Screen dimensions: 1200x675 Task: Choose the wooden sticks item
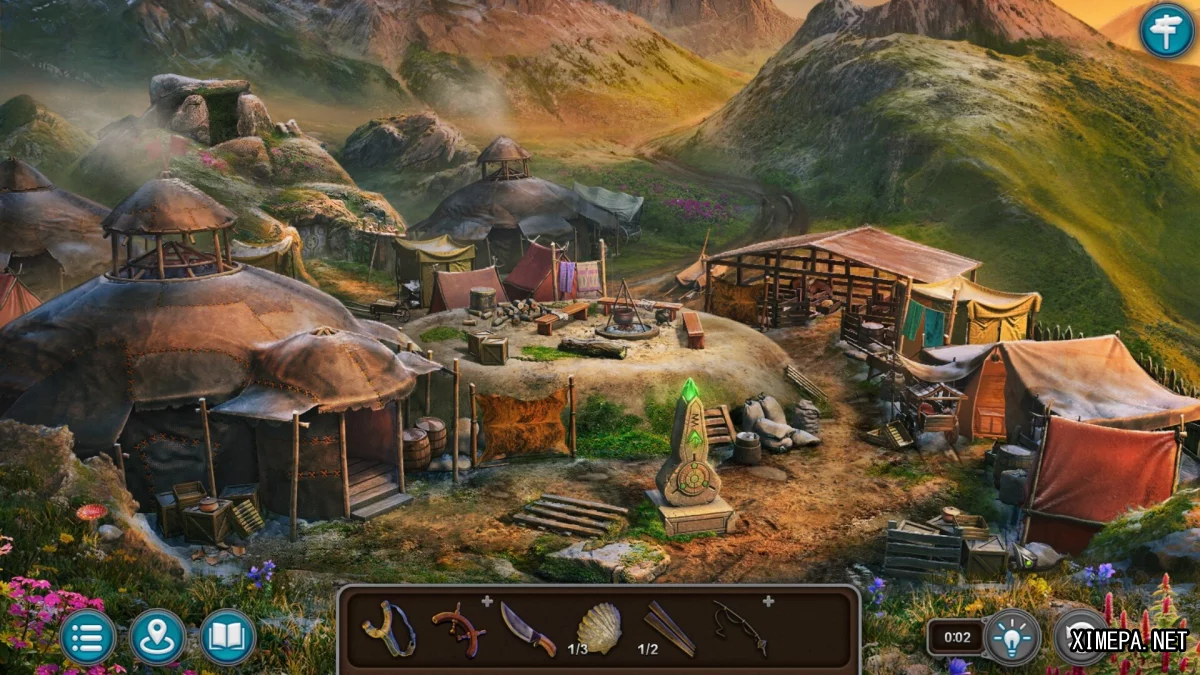click(668, 627)
